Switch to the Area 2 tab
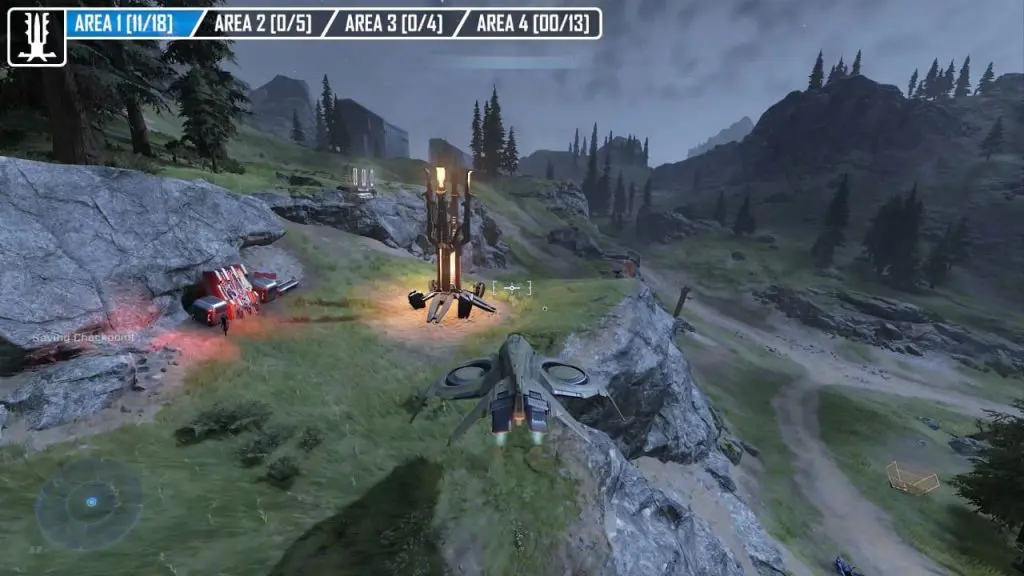1024x576 pixels. point(263,24)
